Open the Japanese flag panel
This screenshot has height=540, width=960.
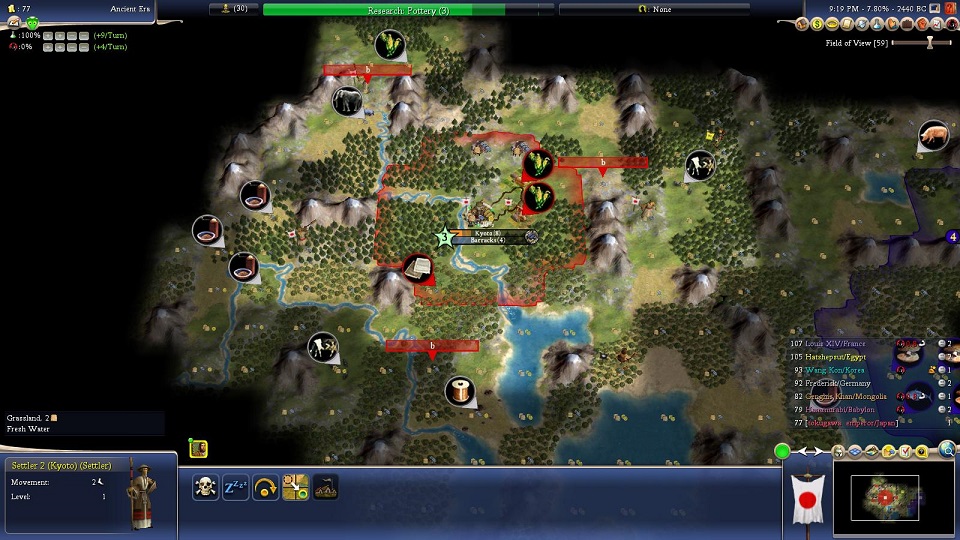(x=808, y=497)
